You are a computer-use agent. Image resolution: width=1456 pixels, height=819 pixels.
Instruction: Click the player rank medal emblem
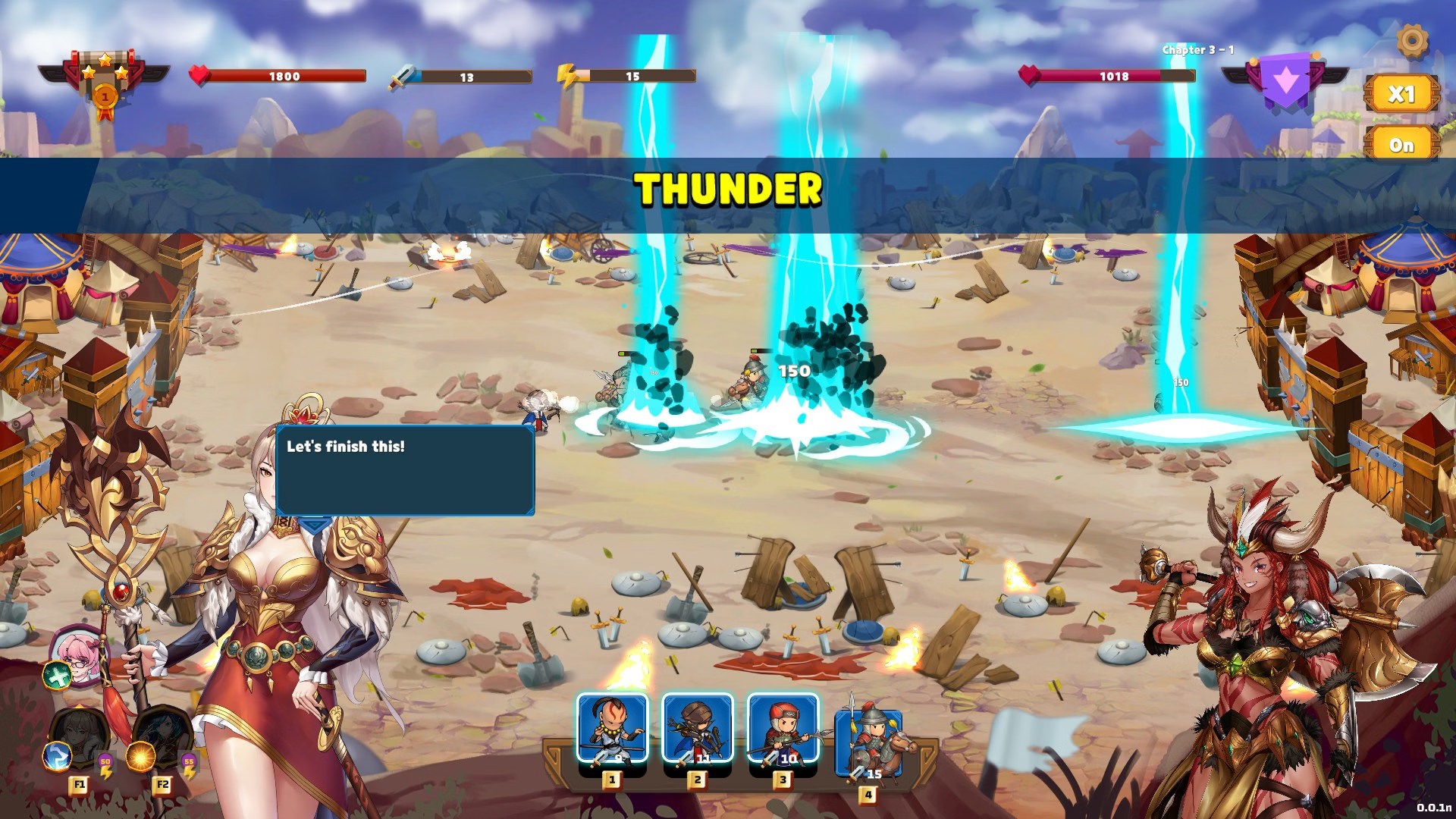(105, 84)
